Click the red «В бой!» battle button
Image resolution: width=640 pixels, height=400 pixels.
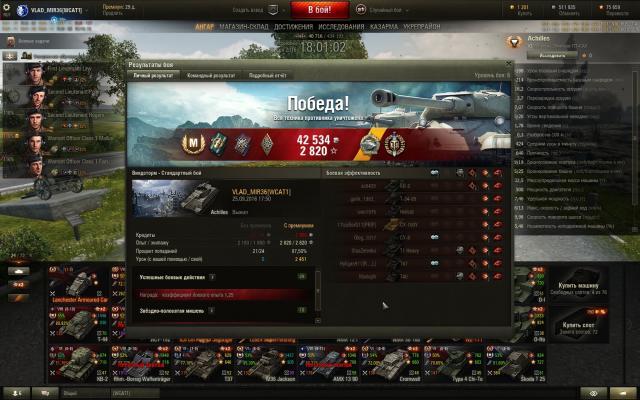click(x=319, y=9)
